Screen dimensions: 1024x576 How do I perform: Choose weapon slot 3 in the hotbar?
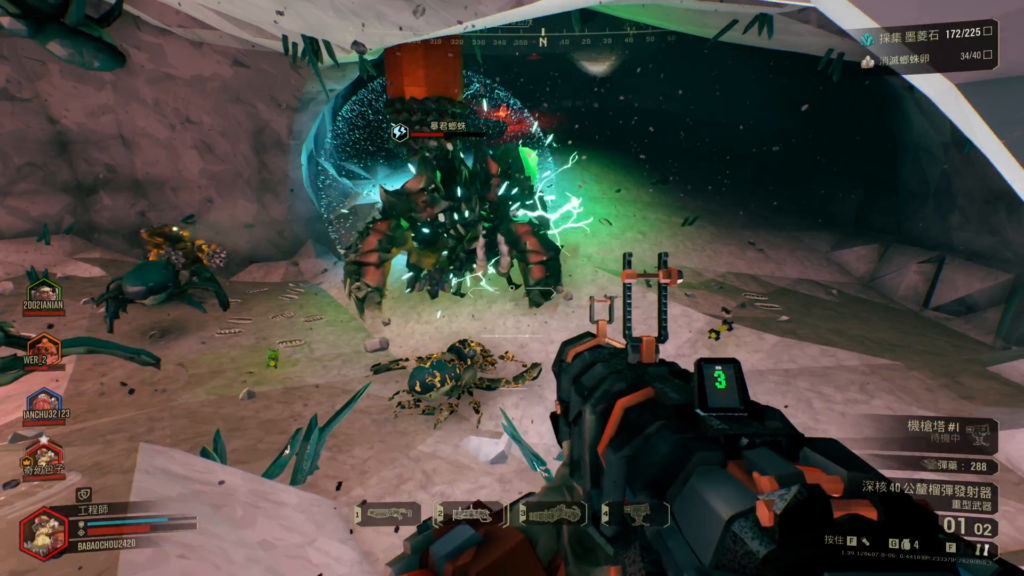[x=553, y=514]
